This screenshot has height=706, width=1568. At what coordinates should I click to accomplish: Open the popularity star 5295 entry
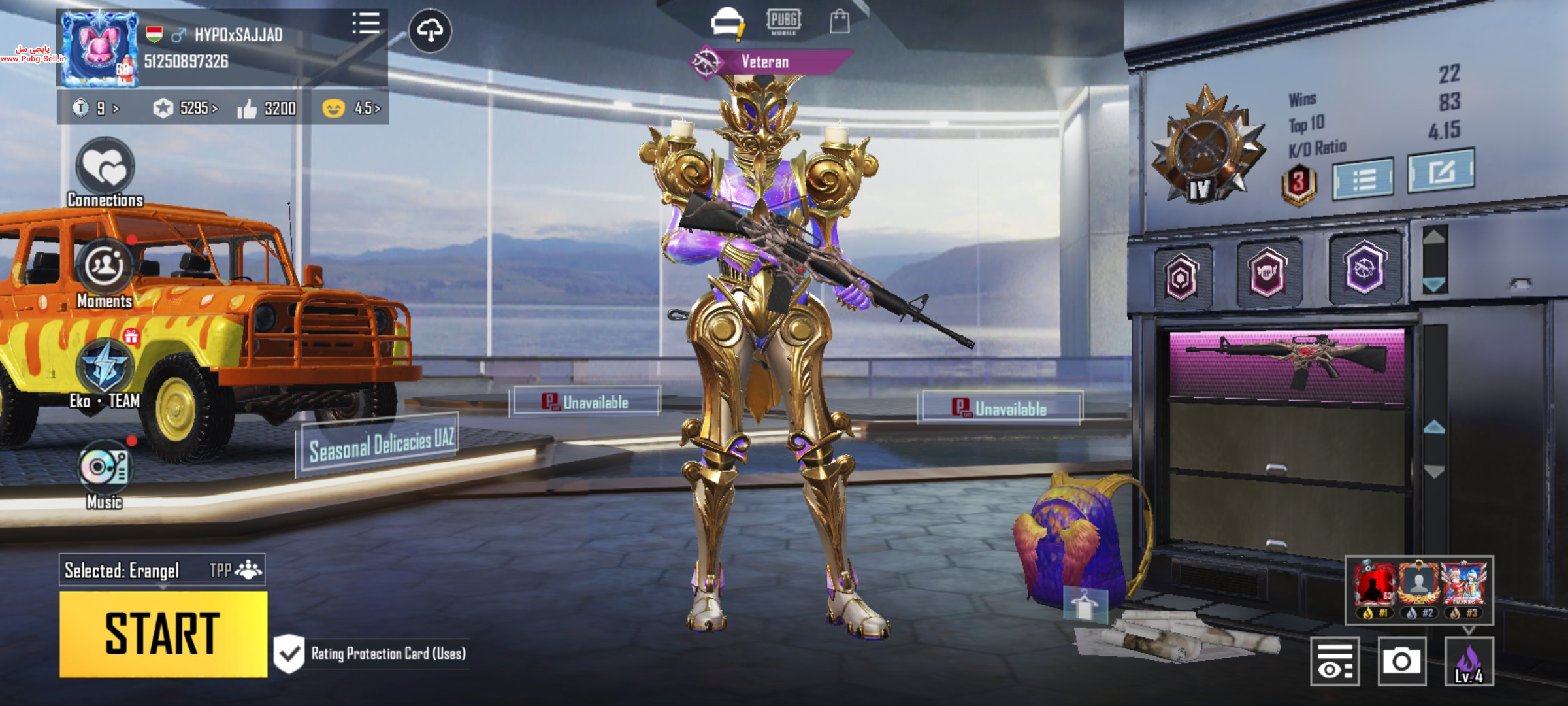(x=186, y=108)
